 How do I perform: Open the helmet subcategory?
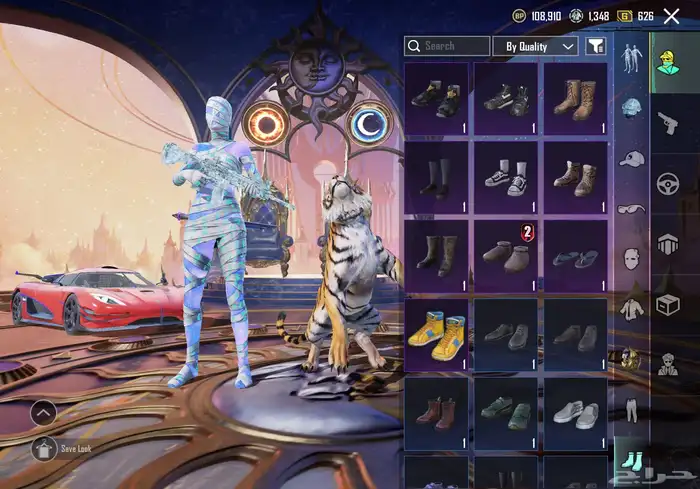(x=630, y=107)
